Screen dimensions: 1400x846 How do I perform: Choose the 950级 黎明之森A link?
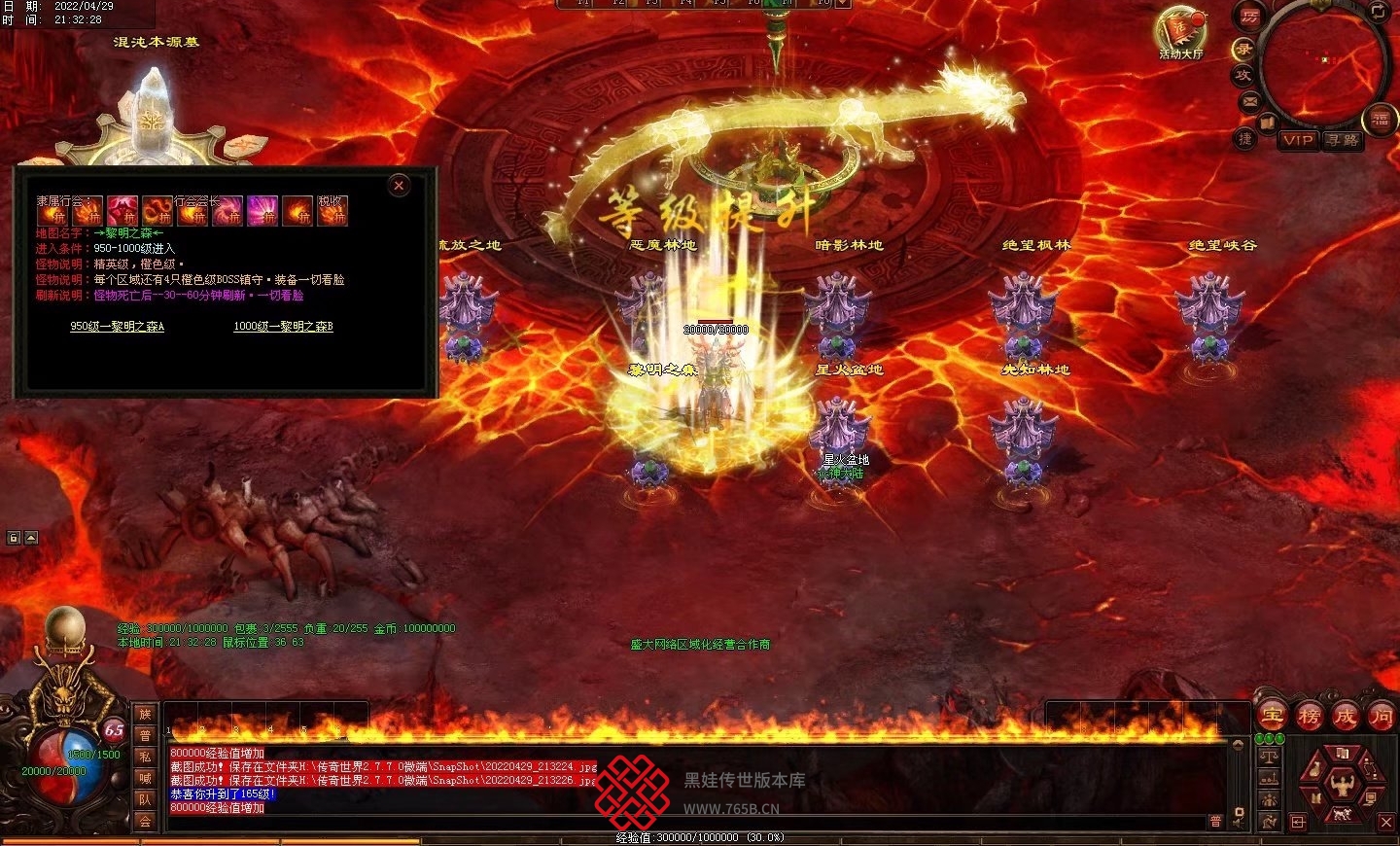[x=117, y=327]
